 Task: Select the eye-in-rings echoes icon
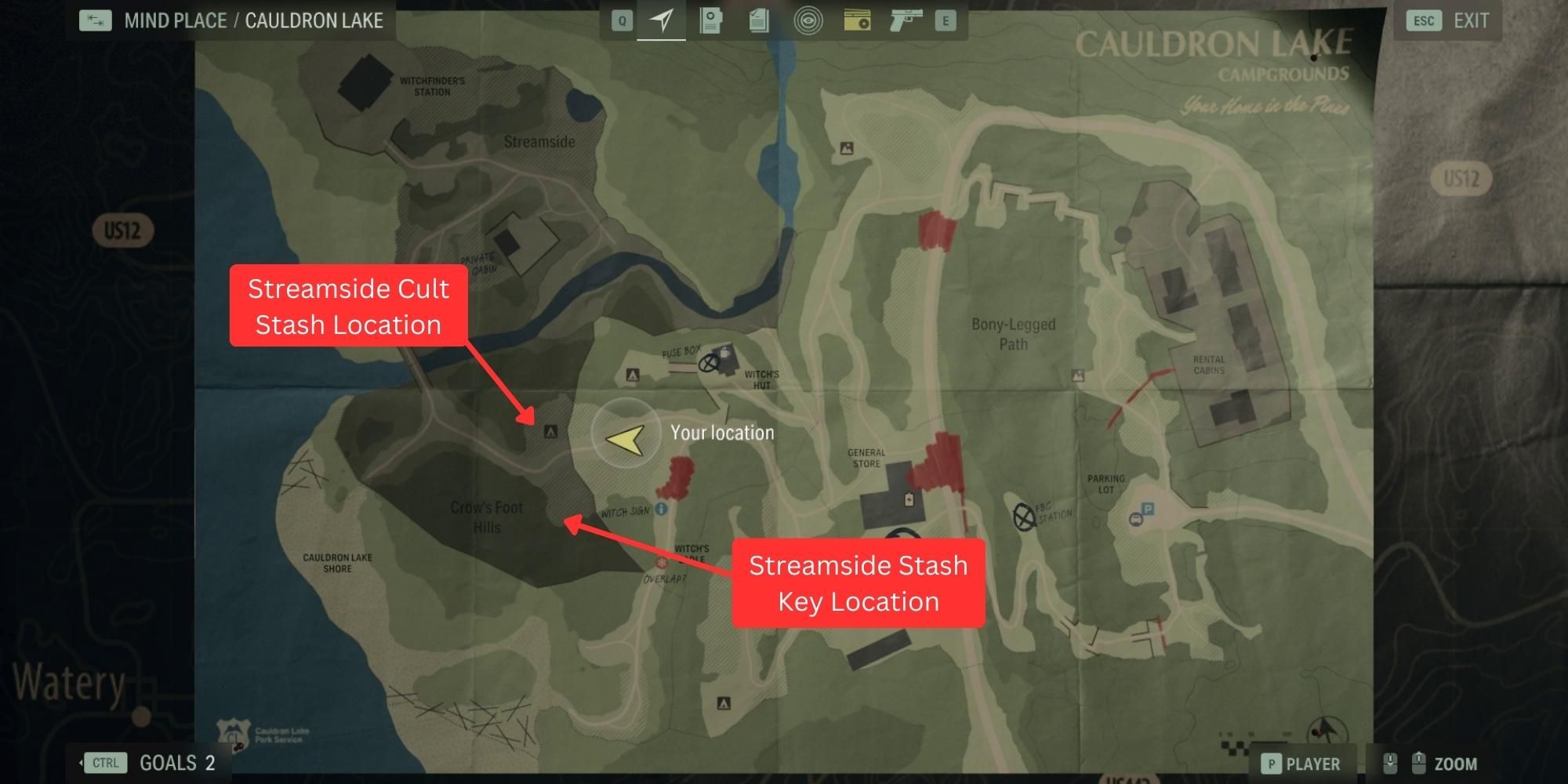tap(808, 21)
